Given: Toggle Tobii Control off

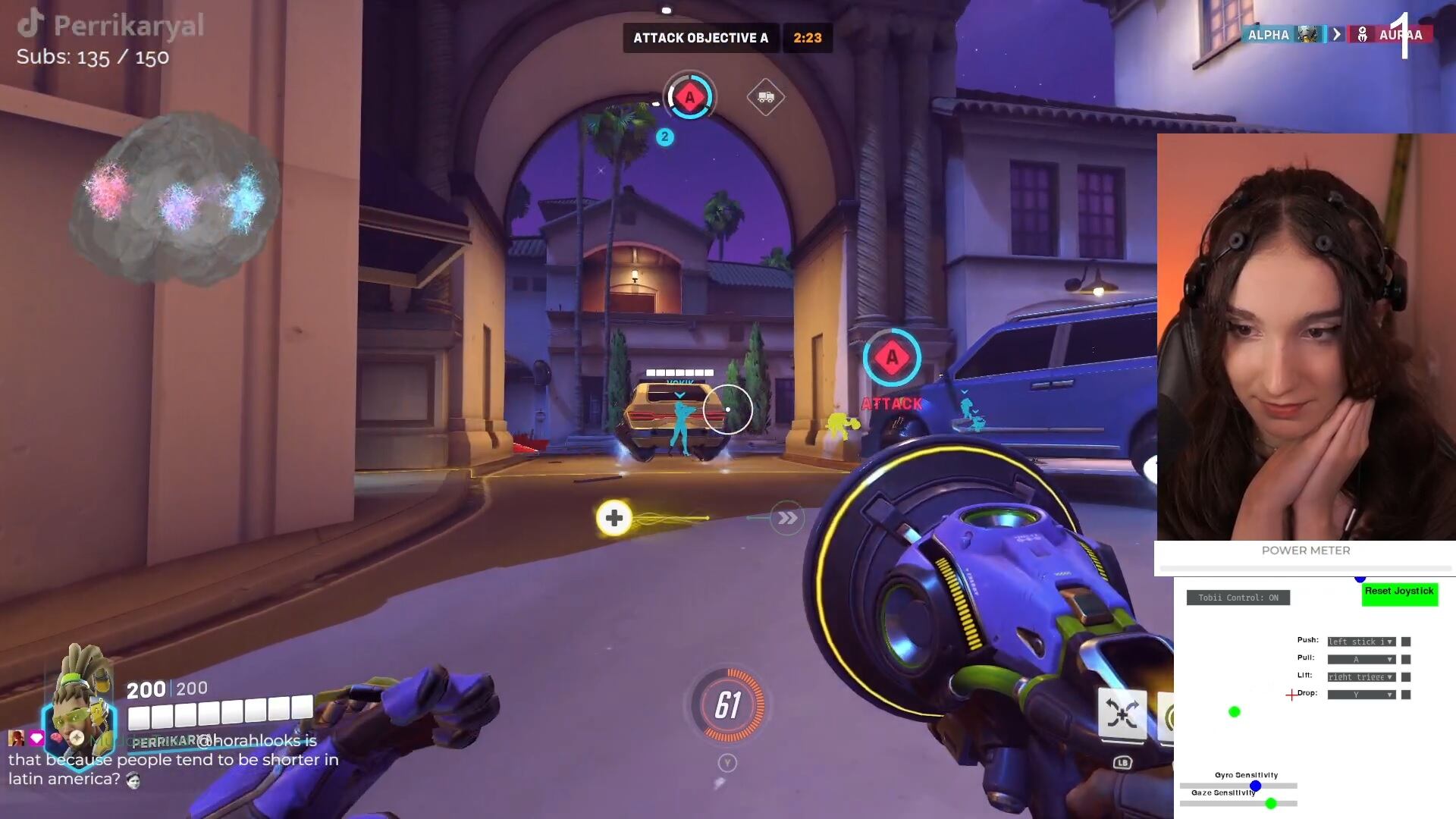Looking at the screenshot, I should [x=1238, y=598].
